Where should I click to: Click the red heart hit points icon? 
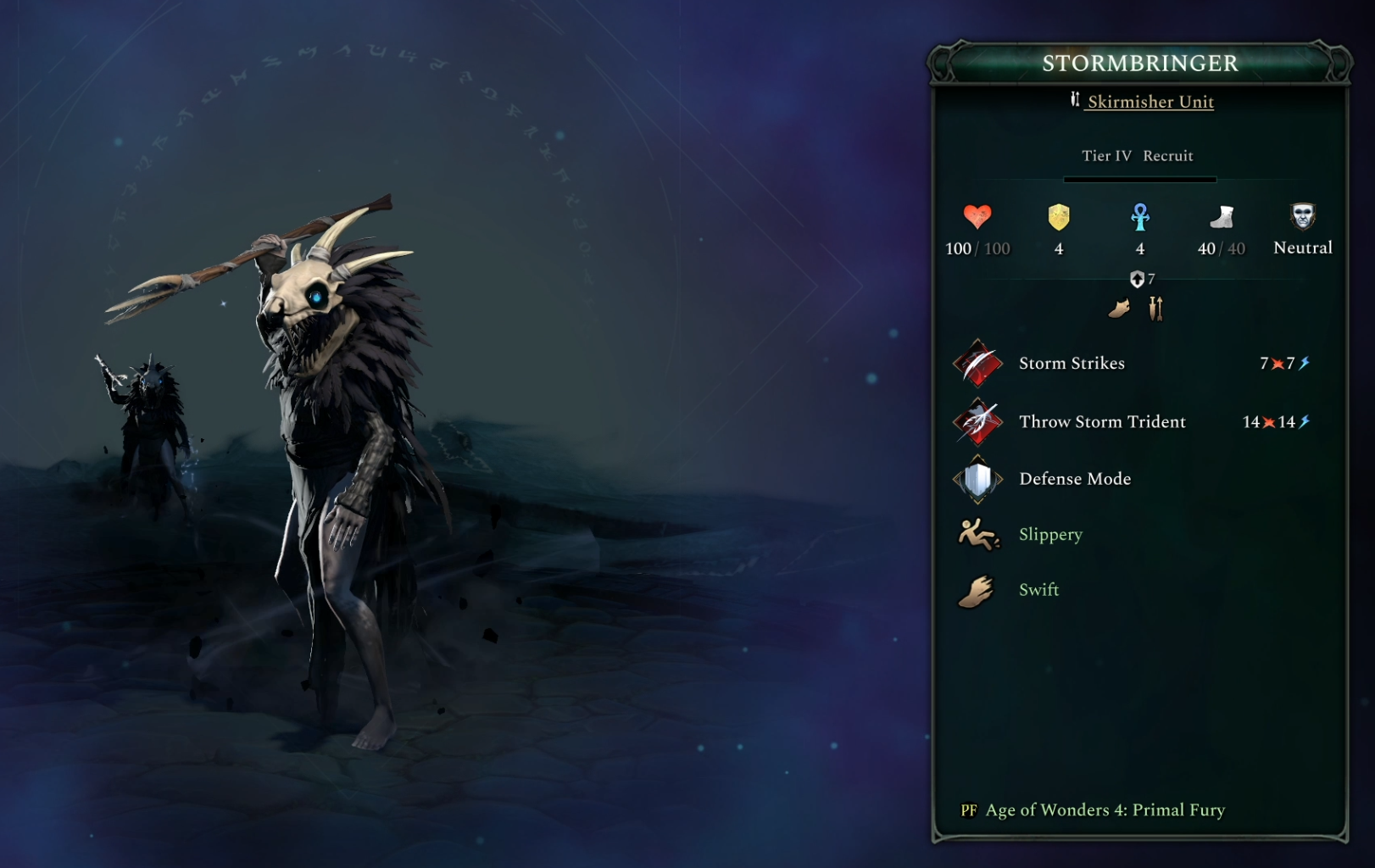[x=977, y=217]
